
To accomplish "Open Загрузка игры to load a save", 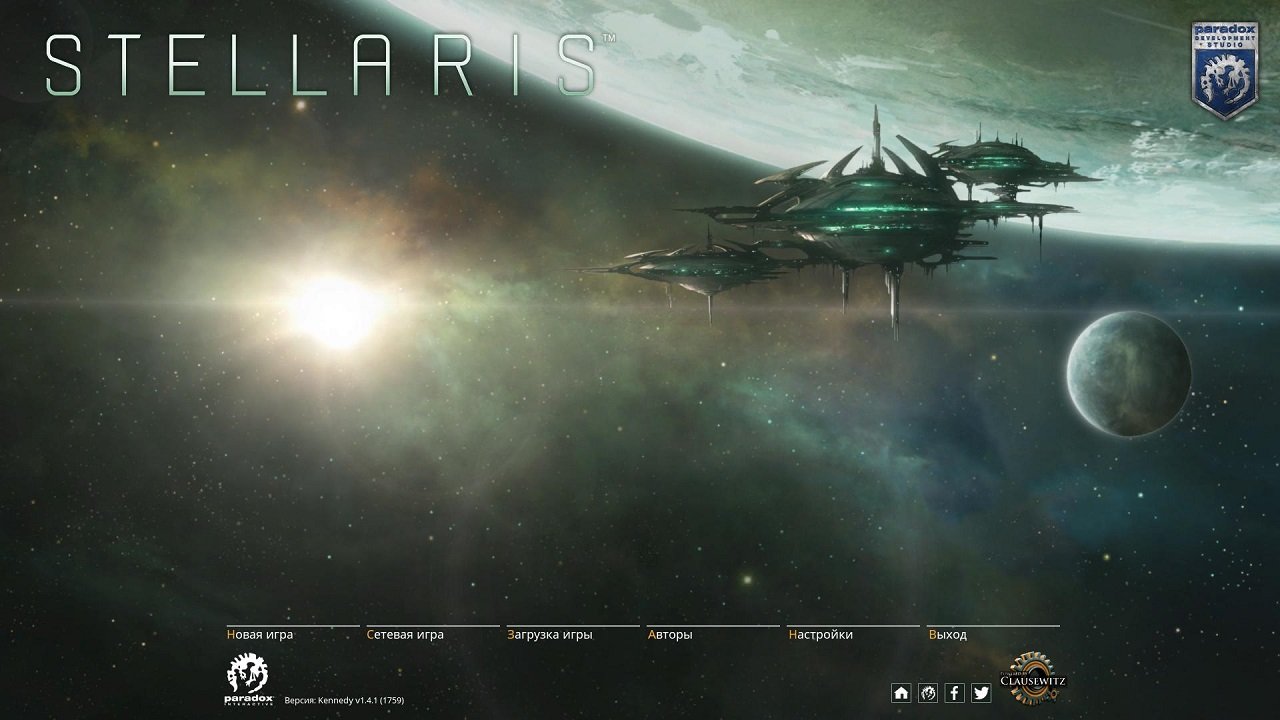I will point(549,634).
